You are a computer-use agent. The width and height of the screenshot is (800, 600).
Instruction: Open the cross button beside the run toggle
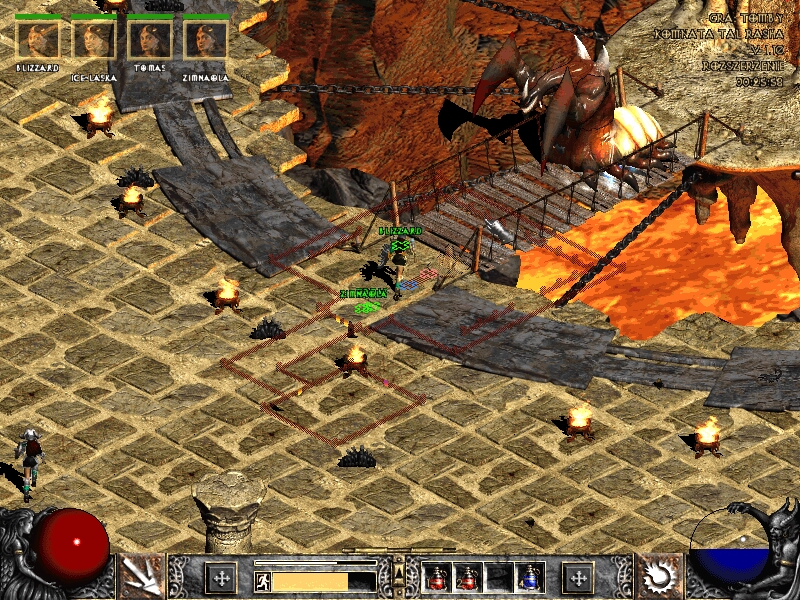(220, 577)
